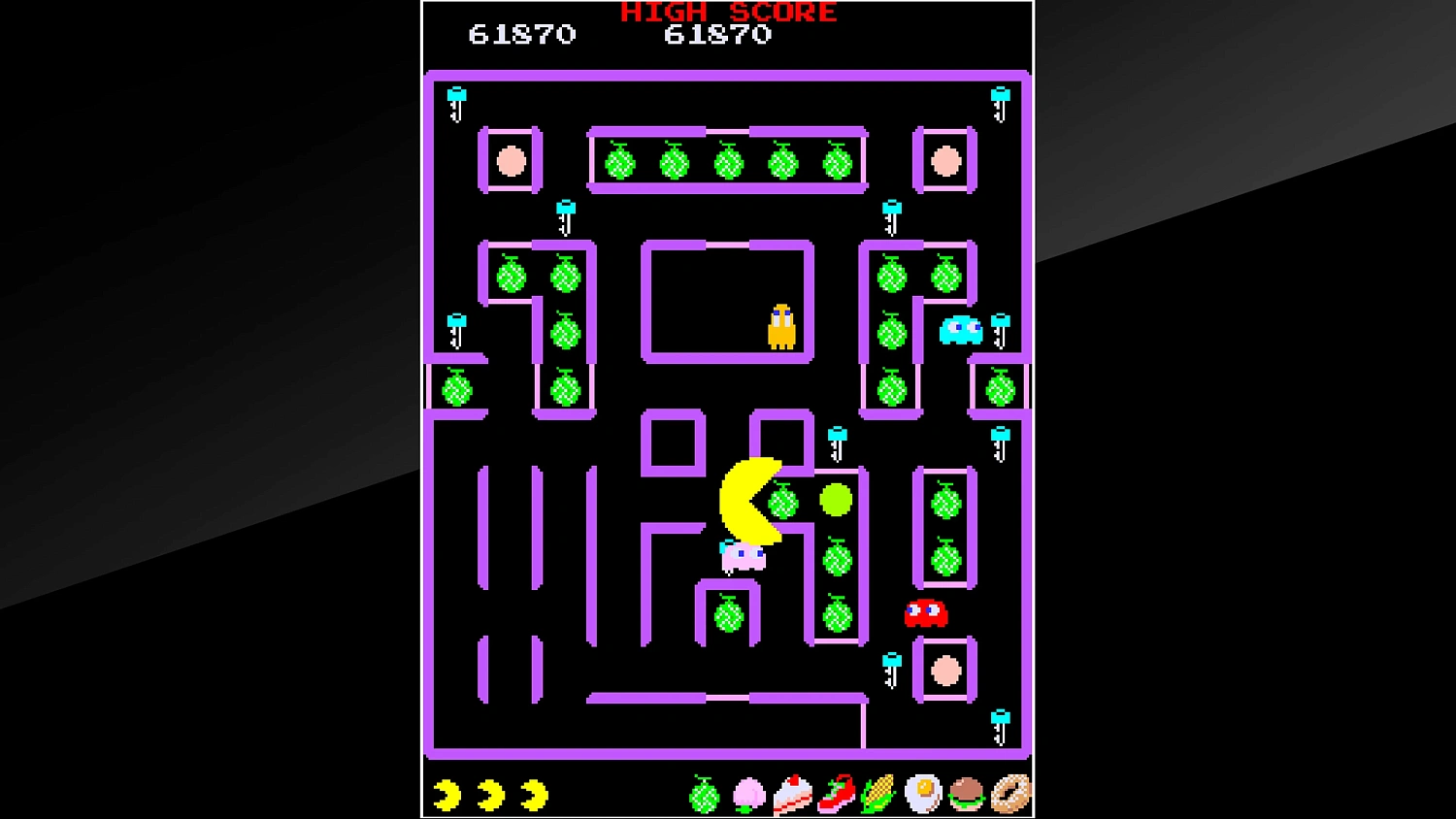Select the donut icon at the far bottom right
The image size is (1456, 819).
coord(1010,794)
